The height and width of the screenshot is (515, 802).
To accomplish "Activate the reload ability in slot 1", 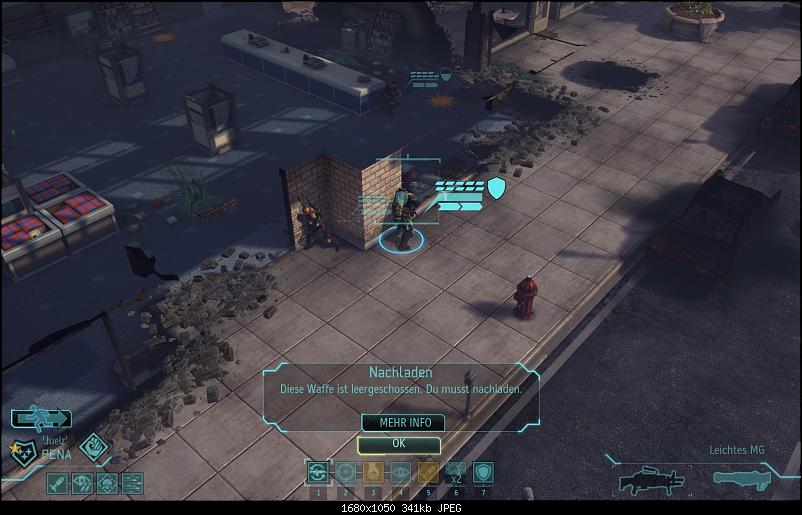I will (318, 472).
